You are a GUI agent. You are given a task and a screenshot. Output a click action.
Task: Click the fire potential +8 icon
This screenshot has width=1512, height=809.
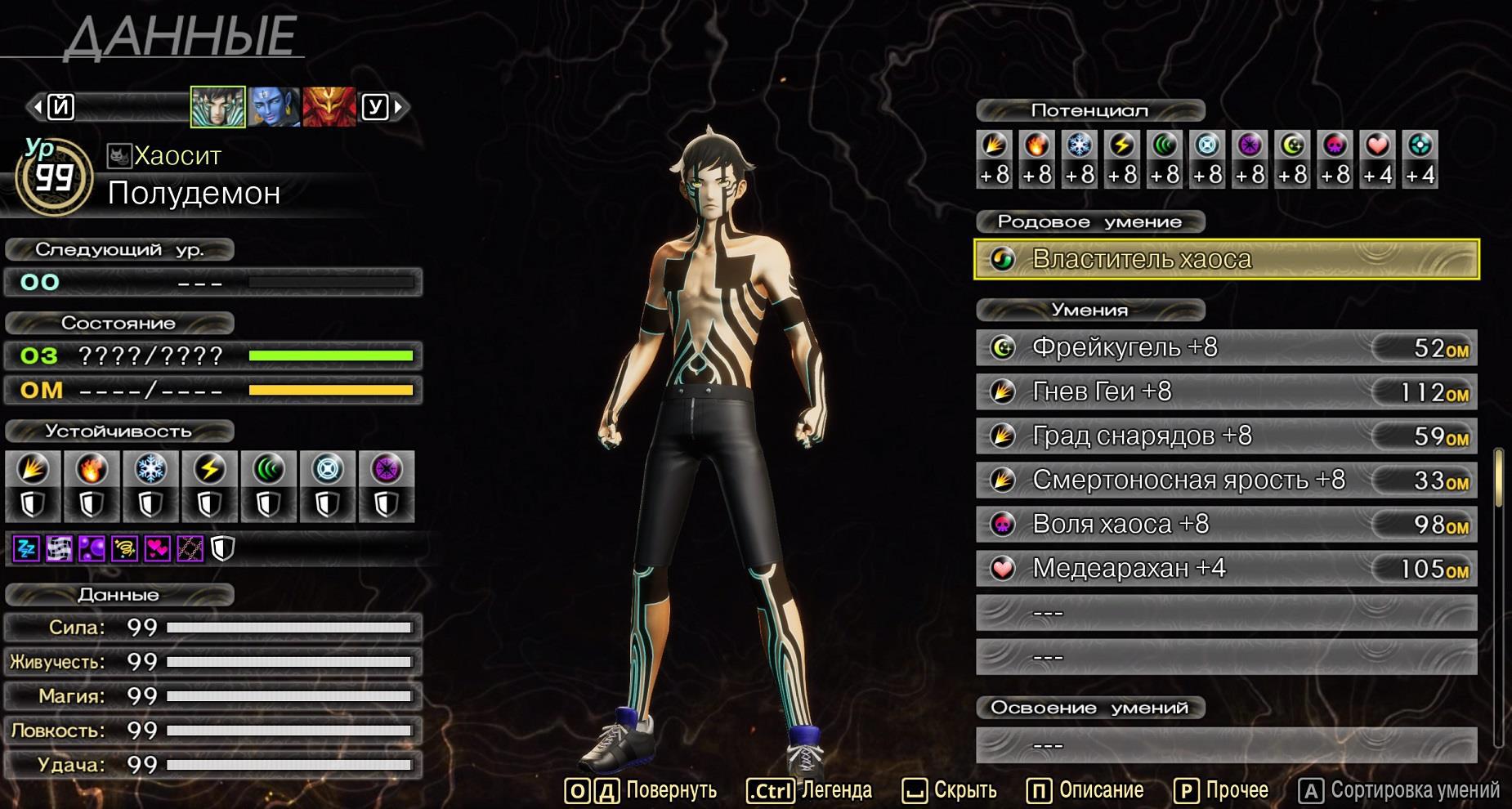(1036, 145)
